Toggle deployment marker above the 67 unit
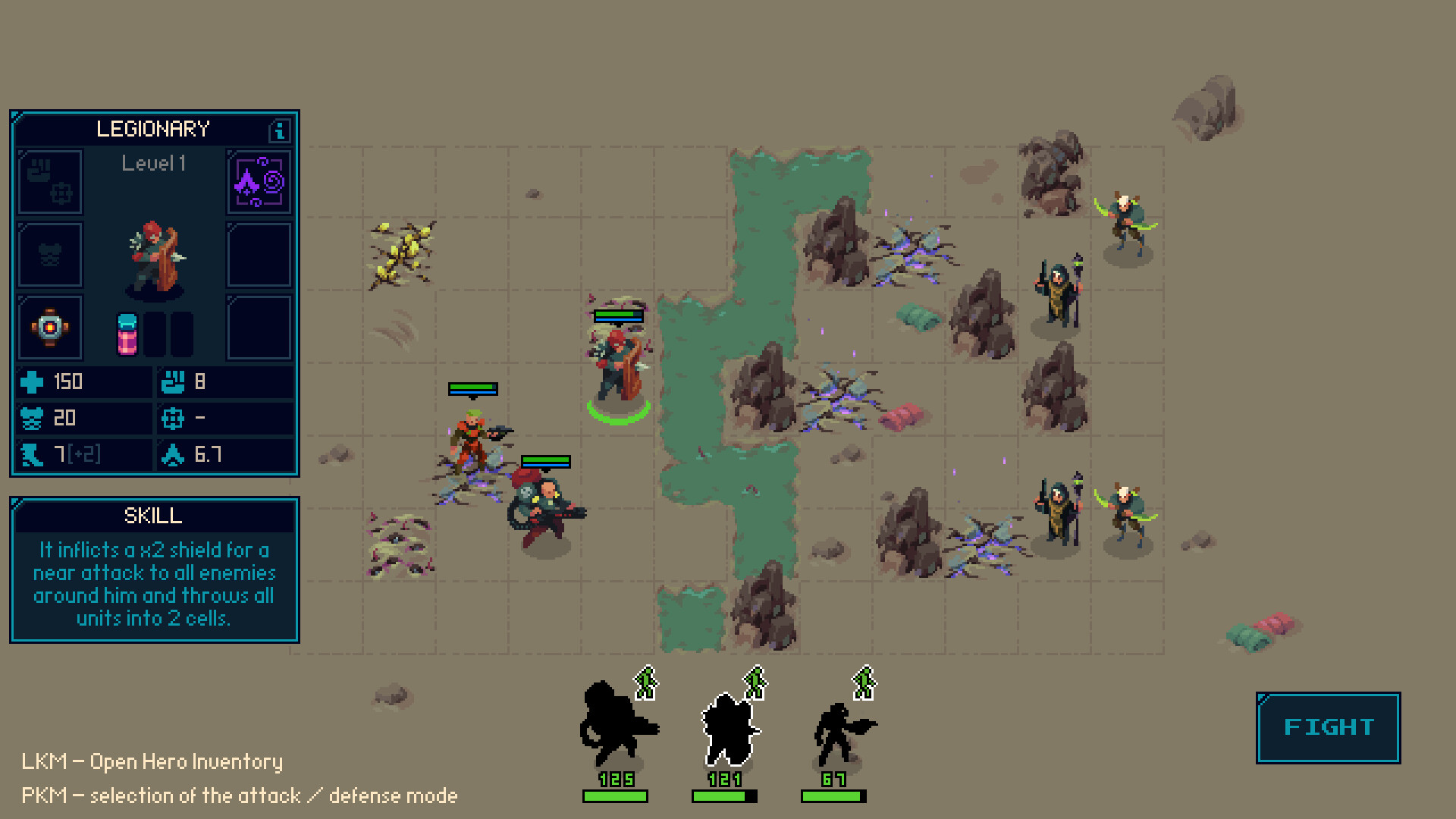 point(865,682)
